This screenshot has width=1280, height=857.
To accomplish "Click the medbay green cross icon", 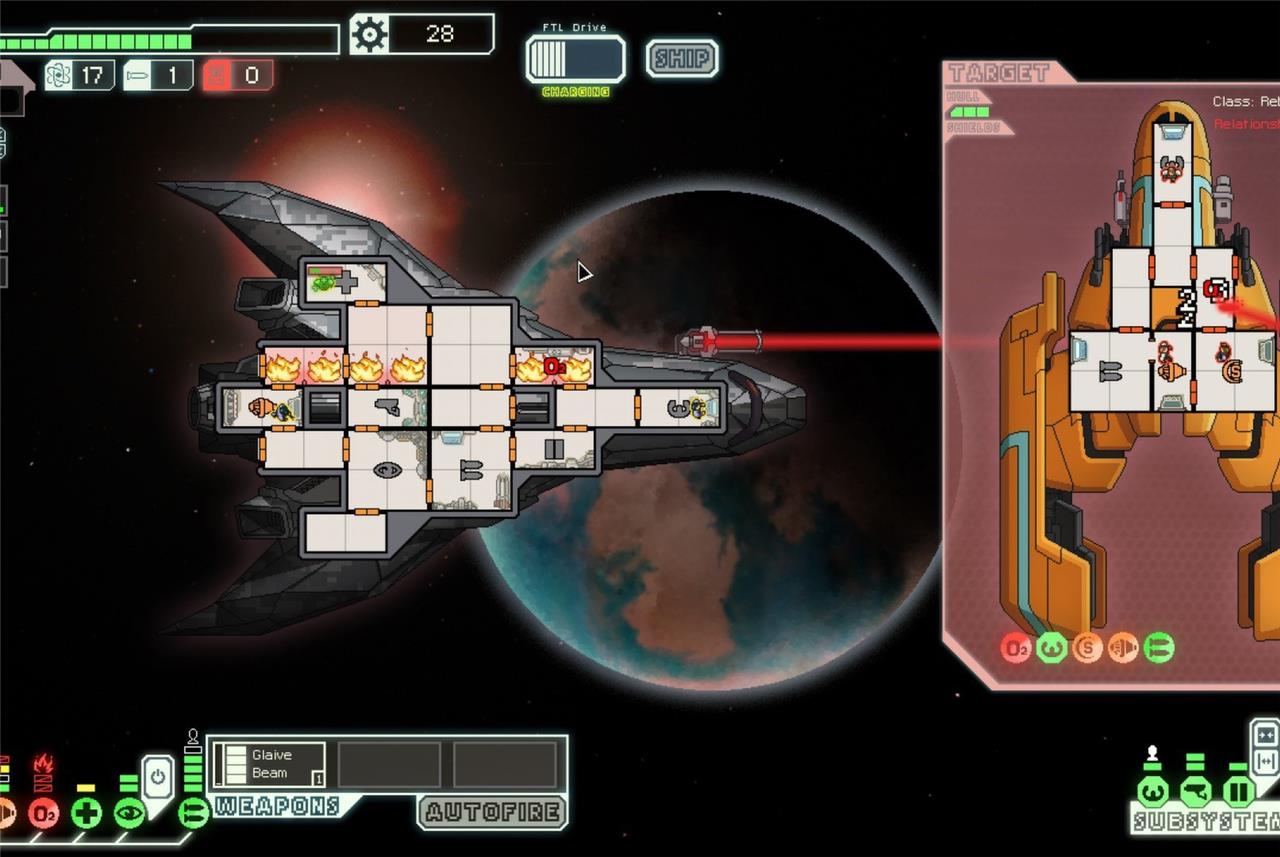I will coord(86,813).
